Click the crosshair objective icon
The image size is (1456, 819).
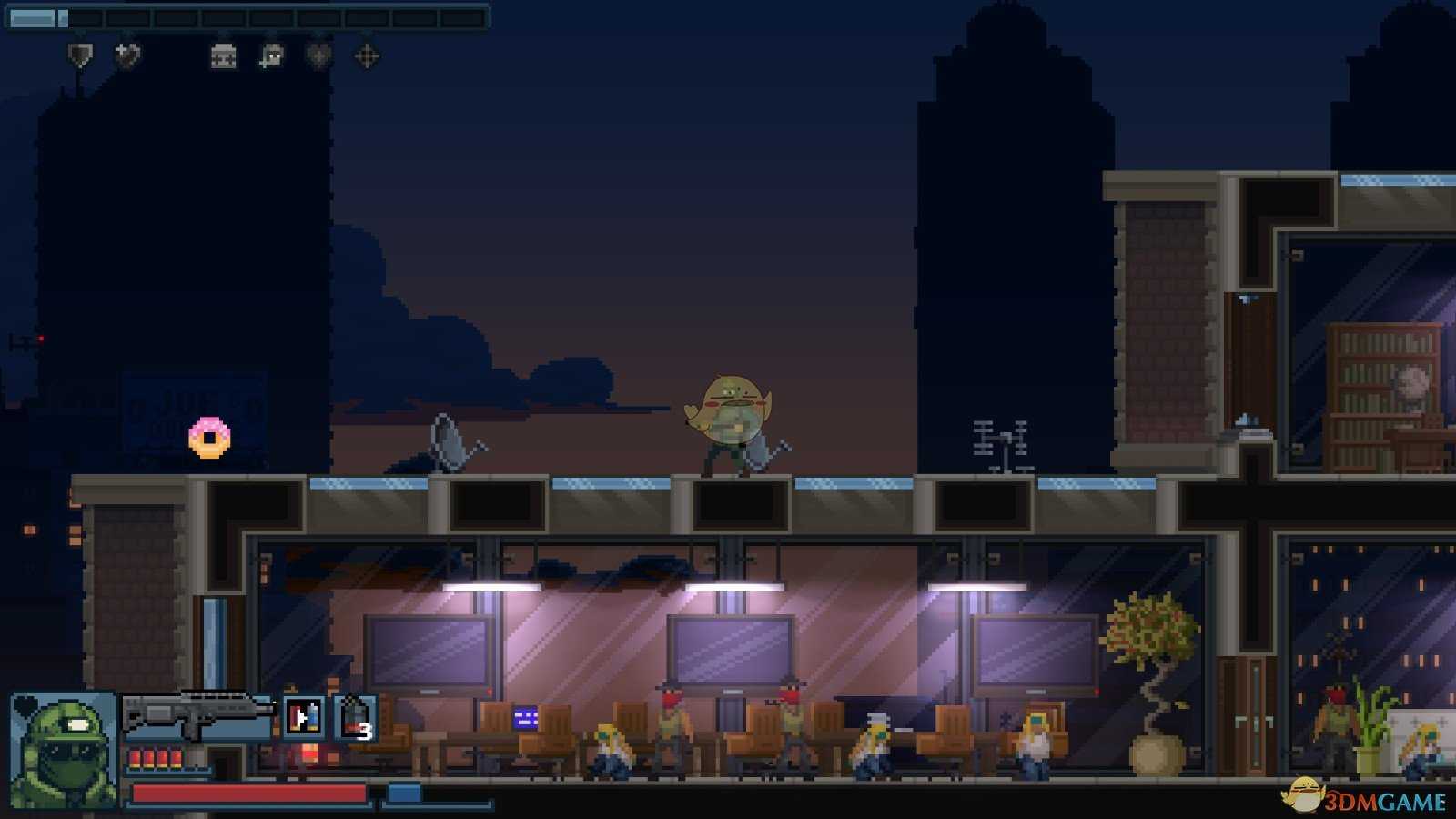367,56
